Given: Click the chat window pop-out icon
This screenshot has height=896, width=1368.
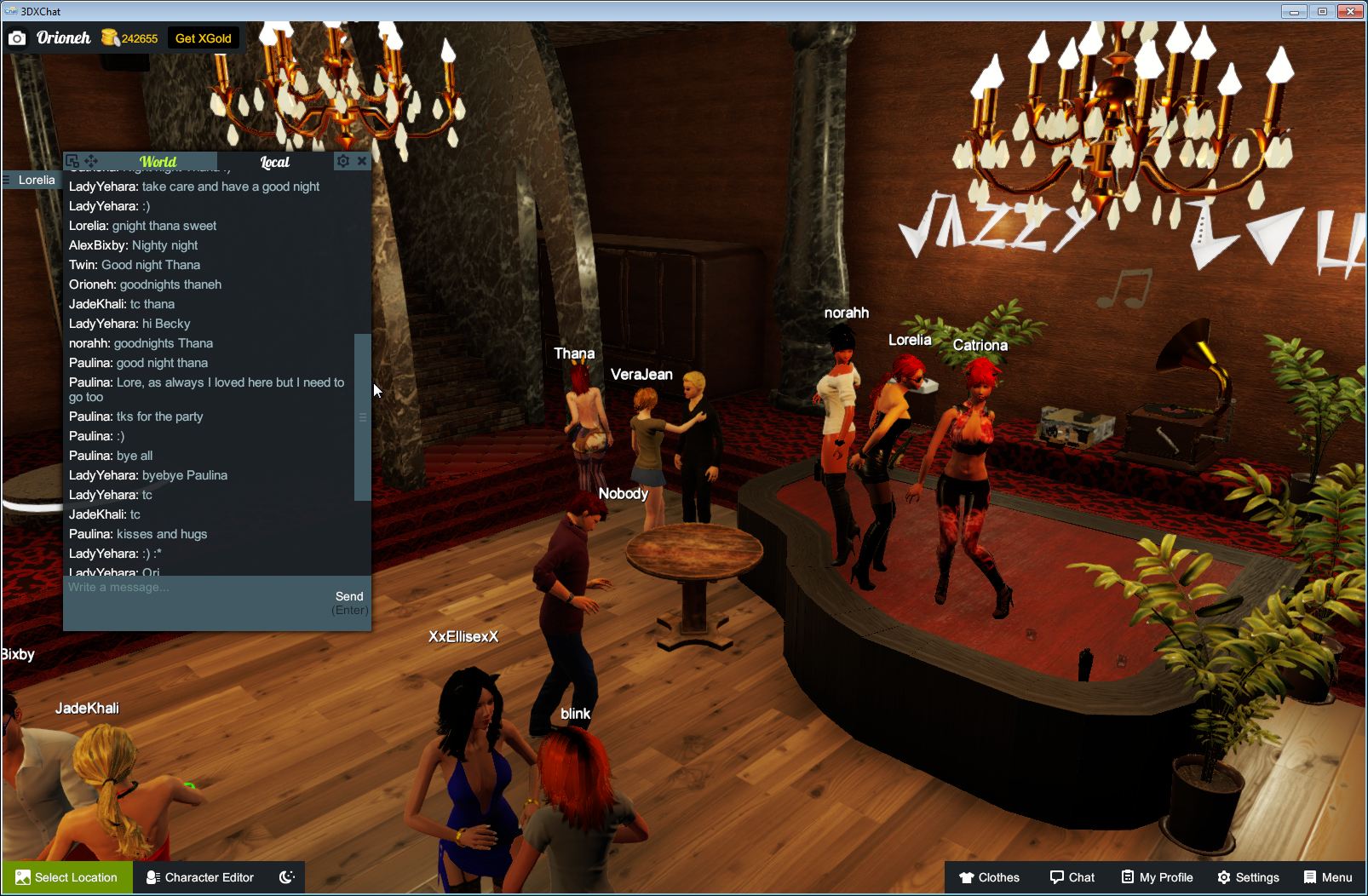Looking at the screenshot, I should tap(72, 160).
